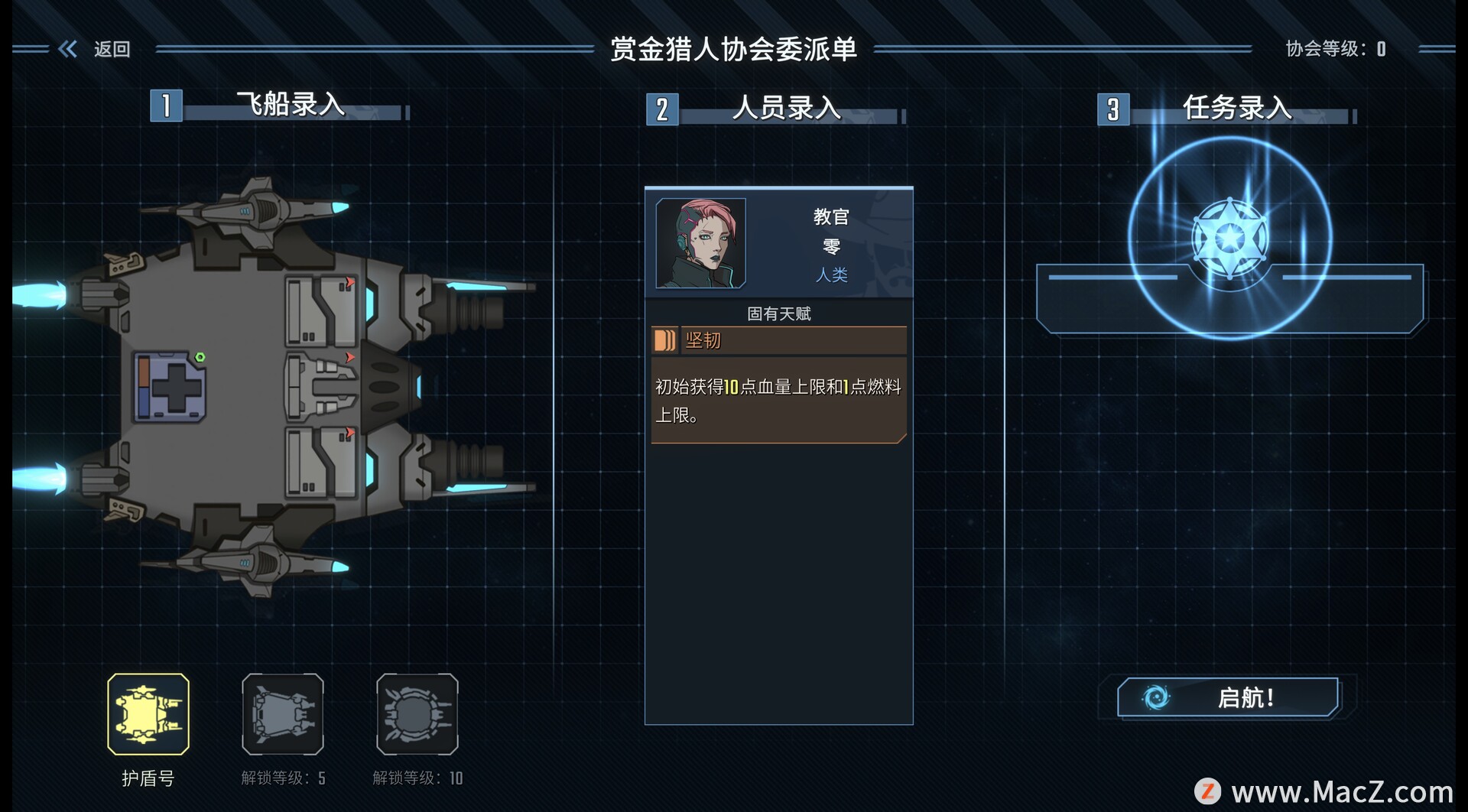
Task: Launch the mission with 启航!
Action: click(1228, 697)
